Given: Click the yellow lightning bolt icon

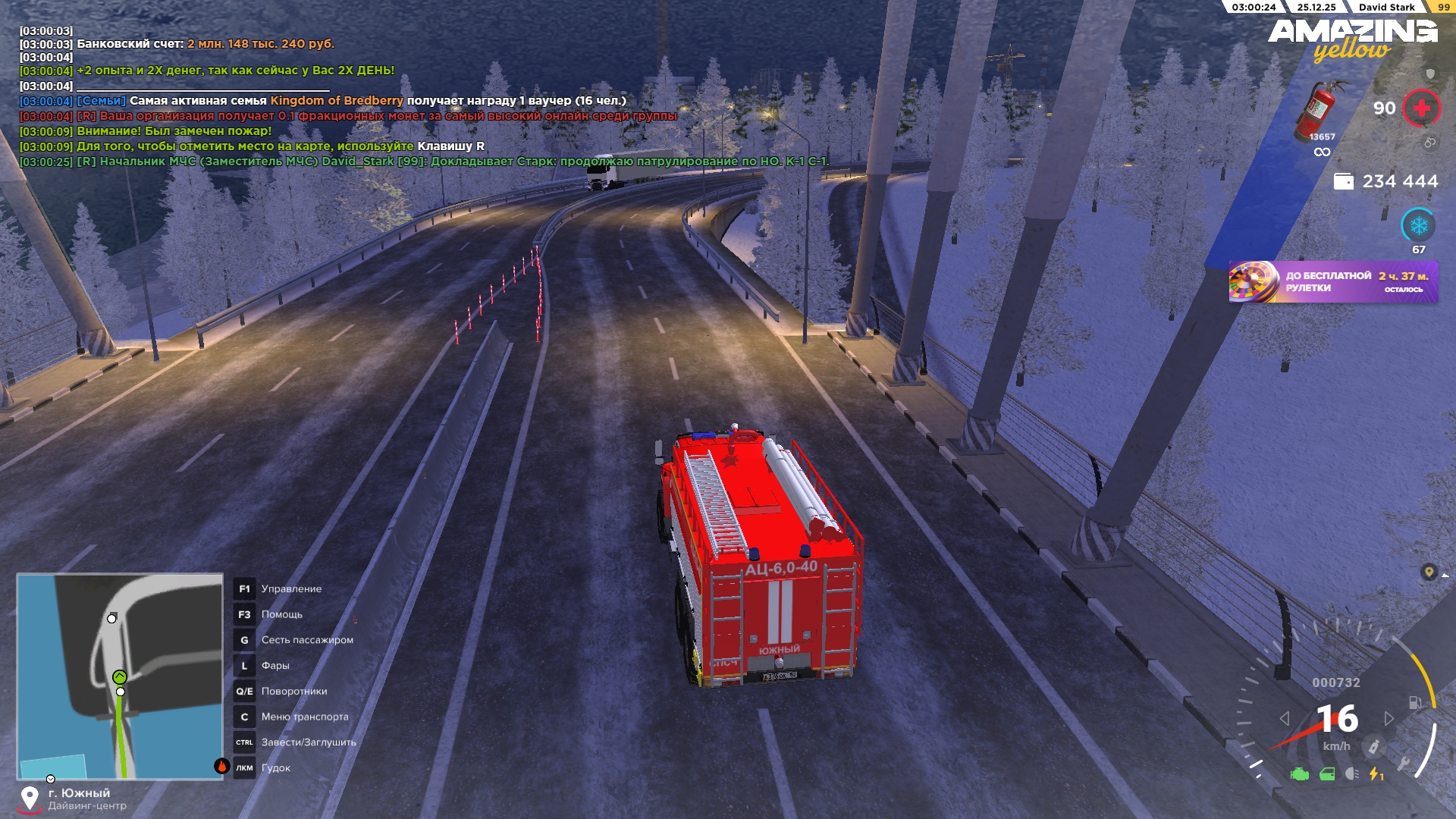Looking at the screenshot, I should [1375, 774].
